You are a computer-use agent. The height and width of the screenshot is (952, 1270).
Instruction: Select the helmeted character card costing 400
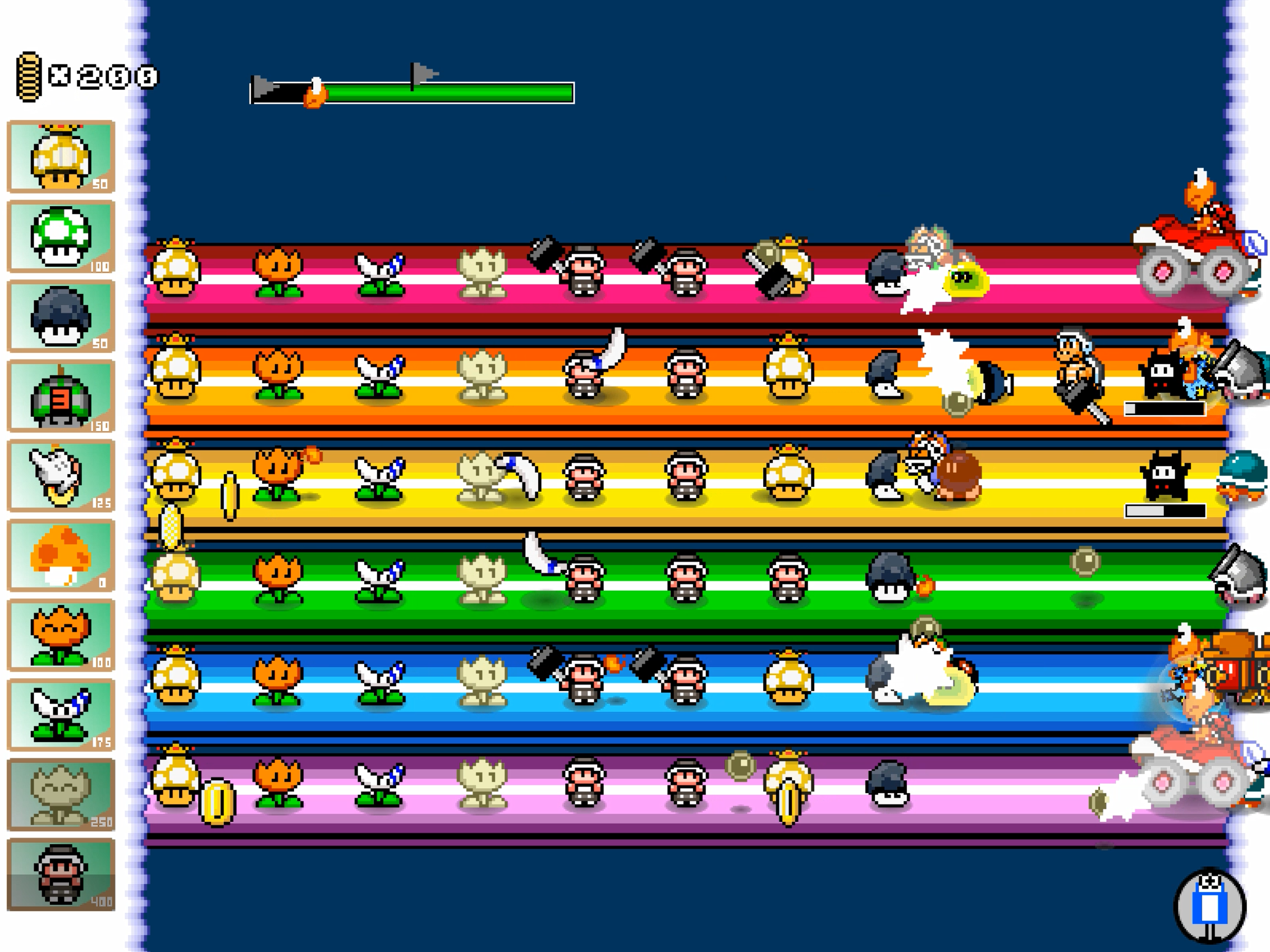point(61,875)
